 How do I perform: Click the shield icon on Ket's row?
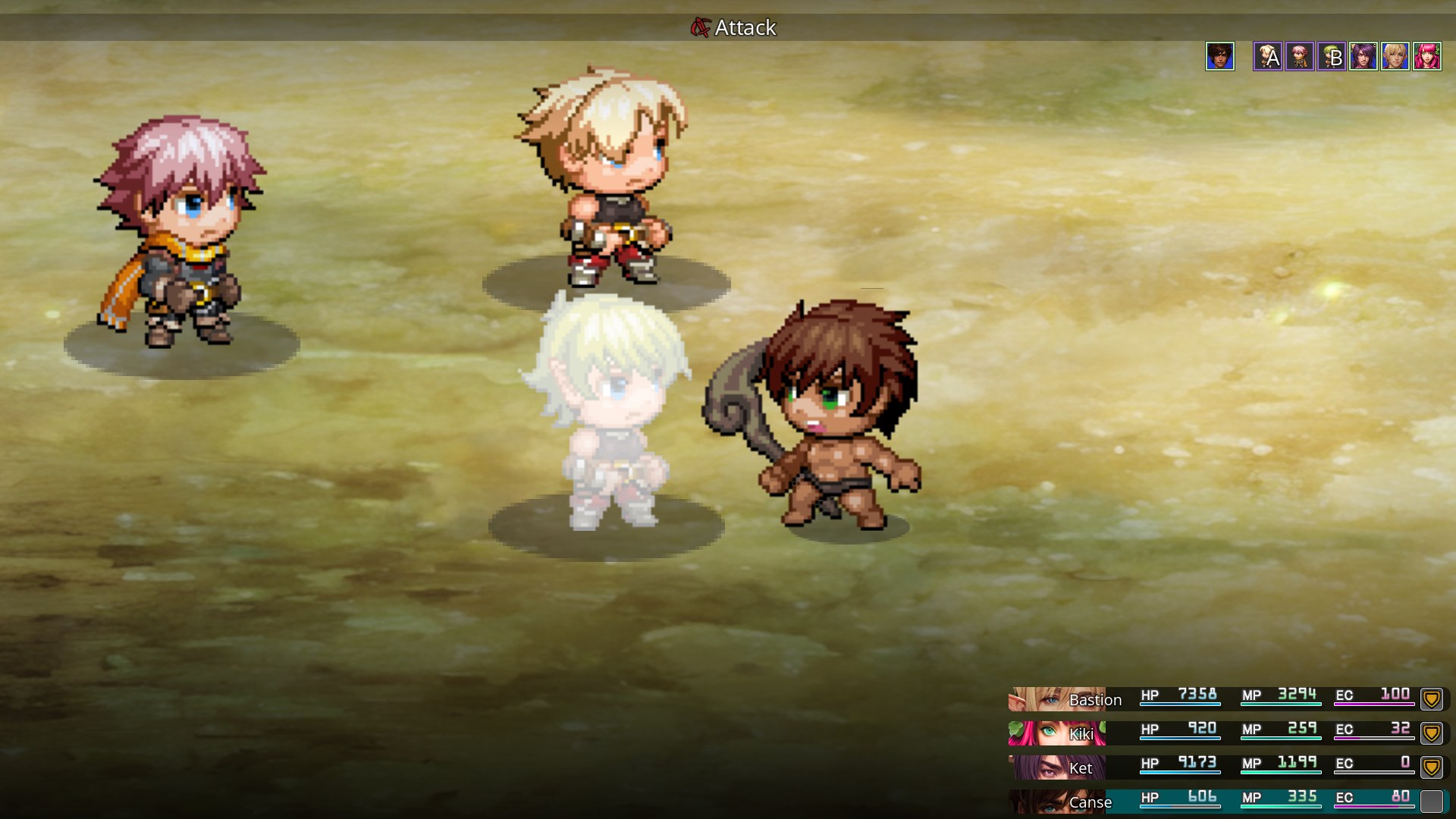click(1431, 767)
